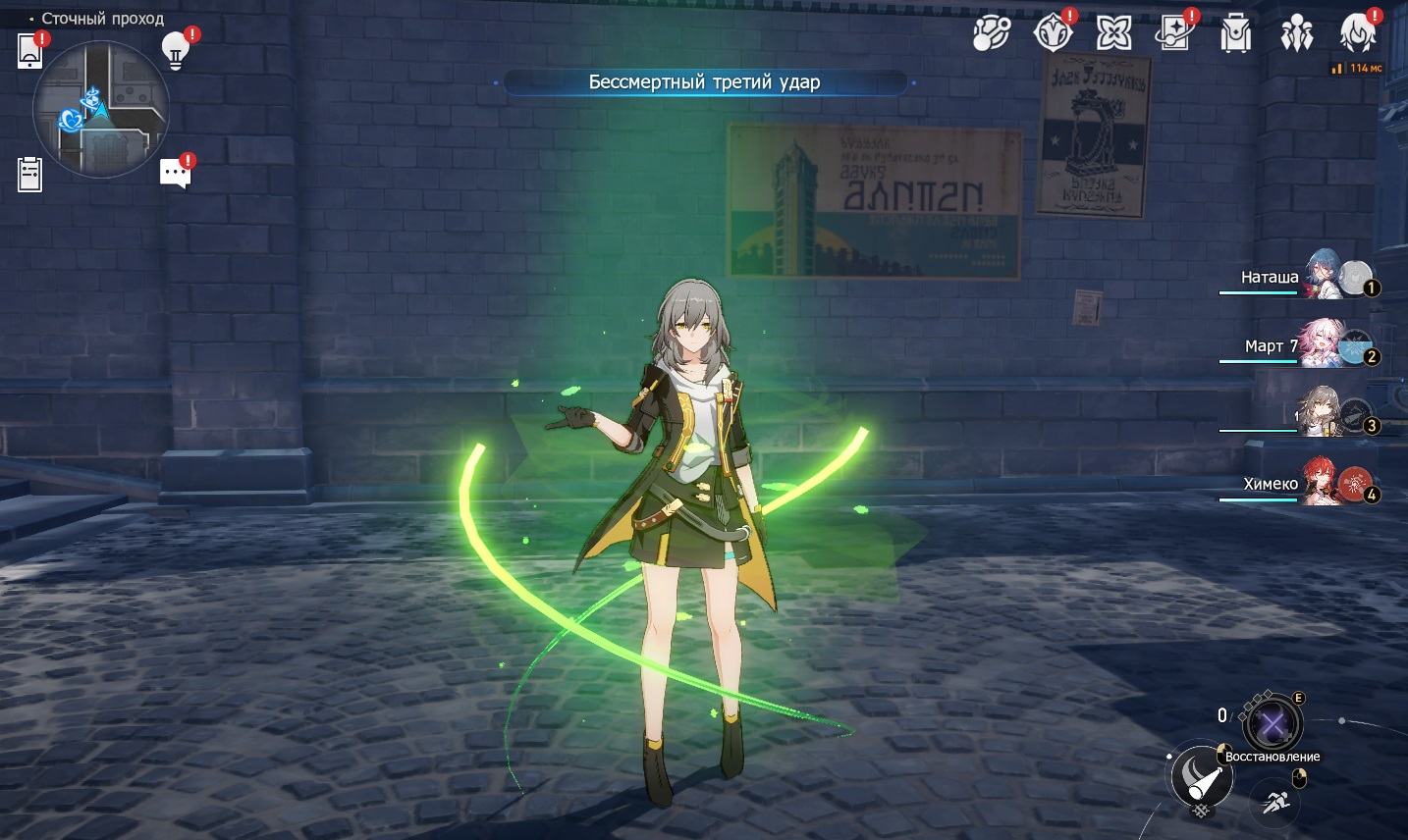
Task: Activate the Восстановление technique icon
Action: coord(1273,726)
